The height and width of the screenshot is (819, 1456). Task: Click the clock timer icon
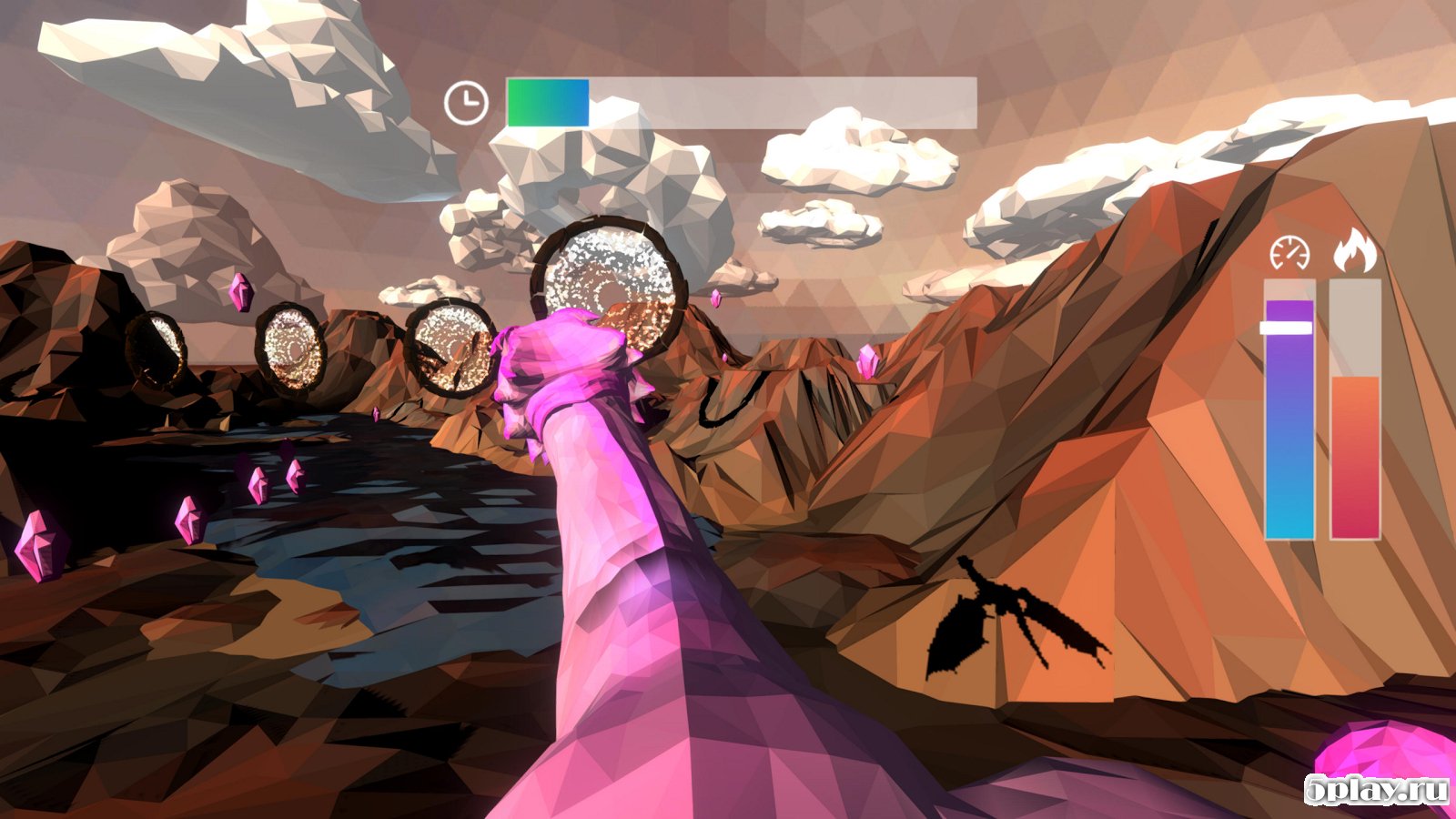coord(466,103)
